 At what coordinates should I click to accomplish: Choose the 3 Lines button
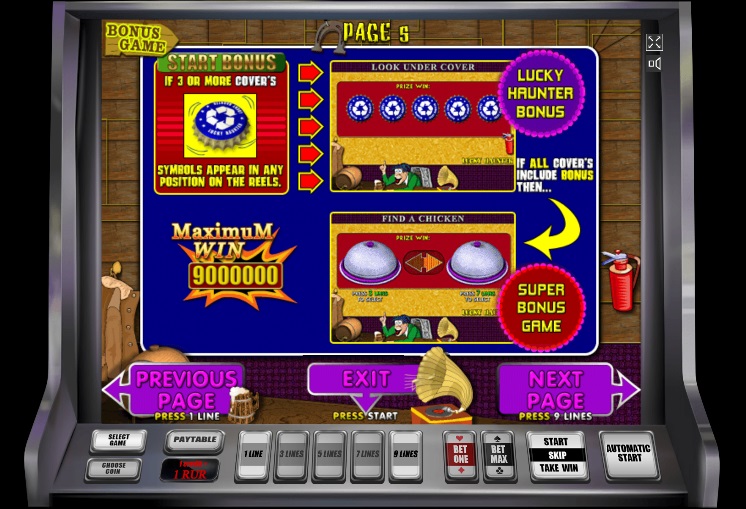[291, 455]
